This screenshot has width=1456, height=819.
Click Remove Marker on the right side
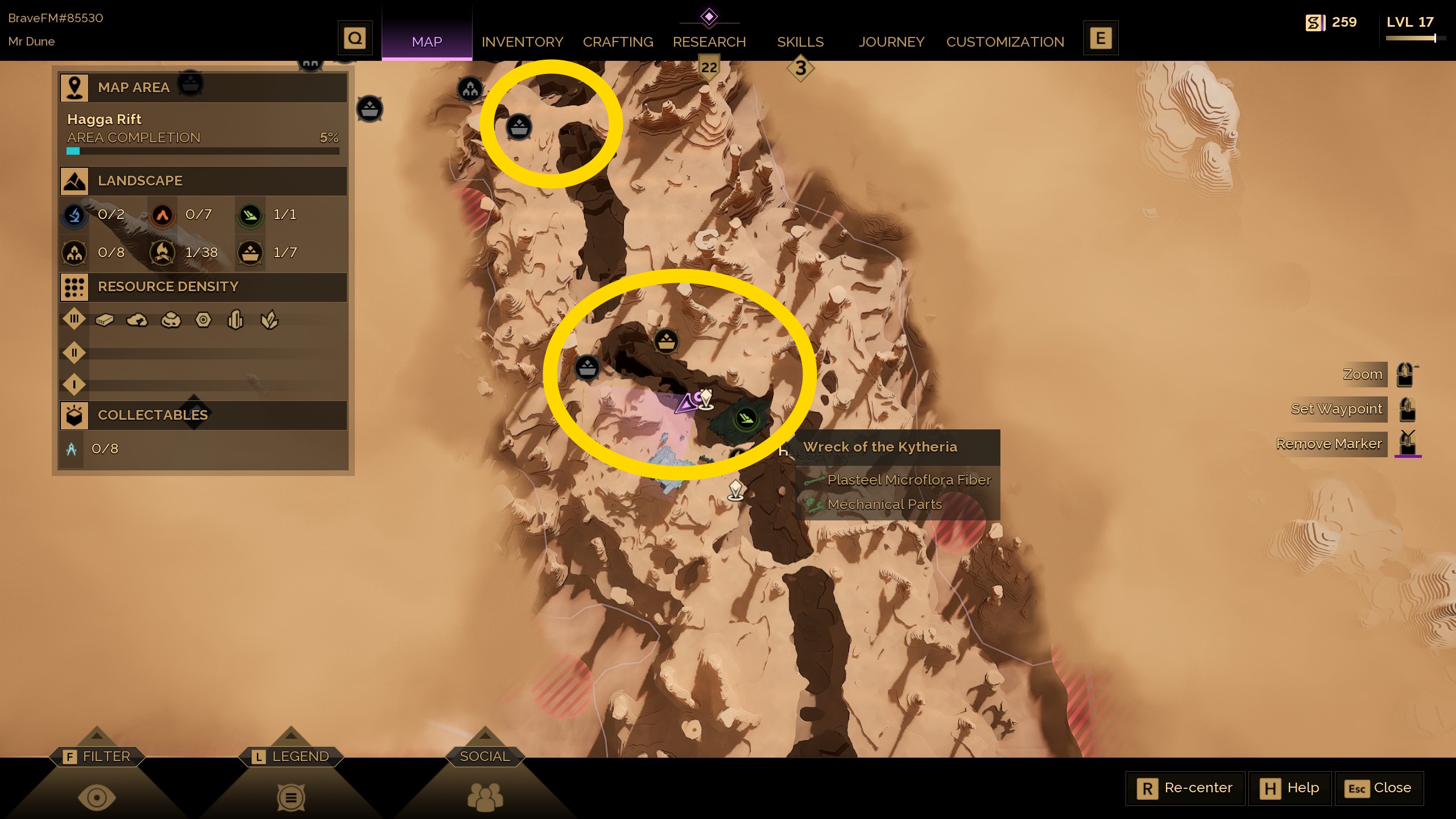click(1329, 444)
